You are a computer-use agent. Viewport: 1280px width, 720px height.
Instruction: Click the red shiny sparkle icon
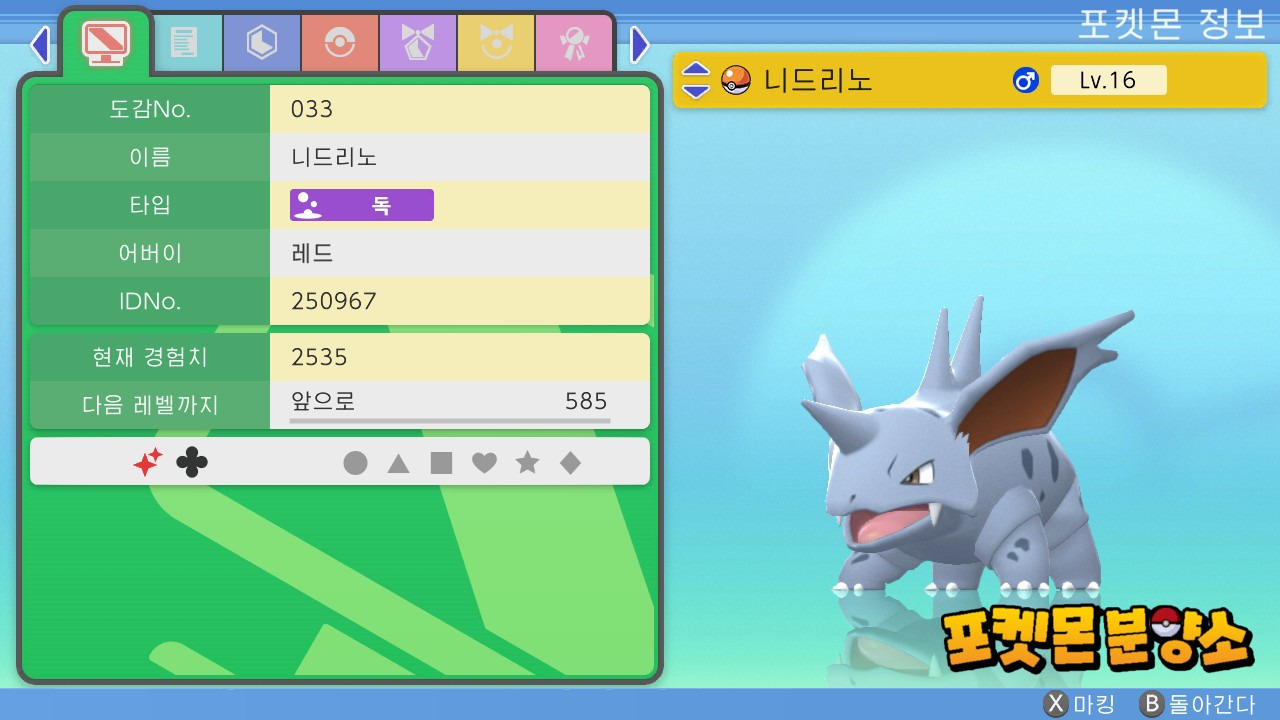(148, 462)
